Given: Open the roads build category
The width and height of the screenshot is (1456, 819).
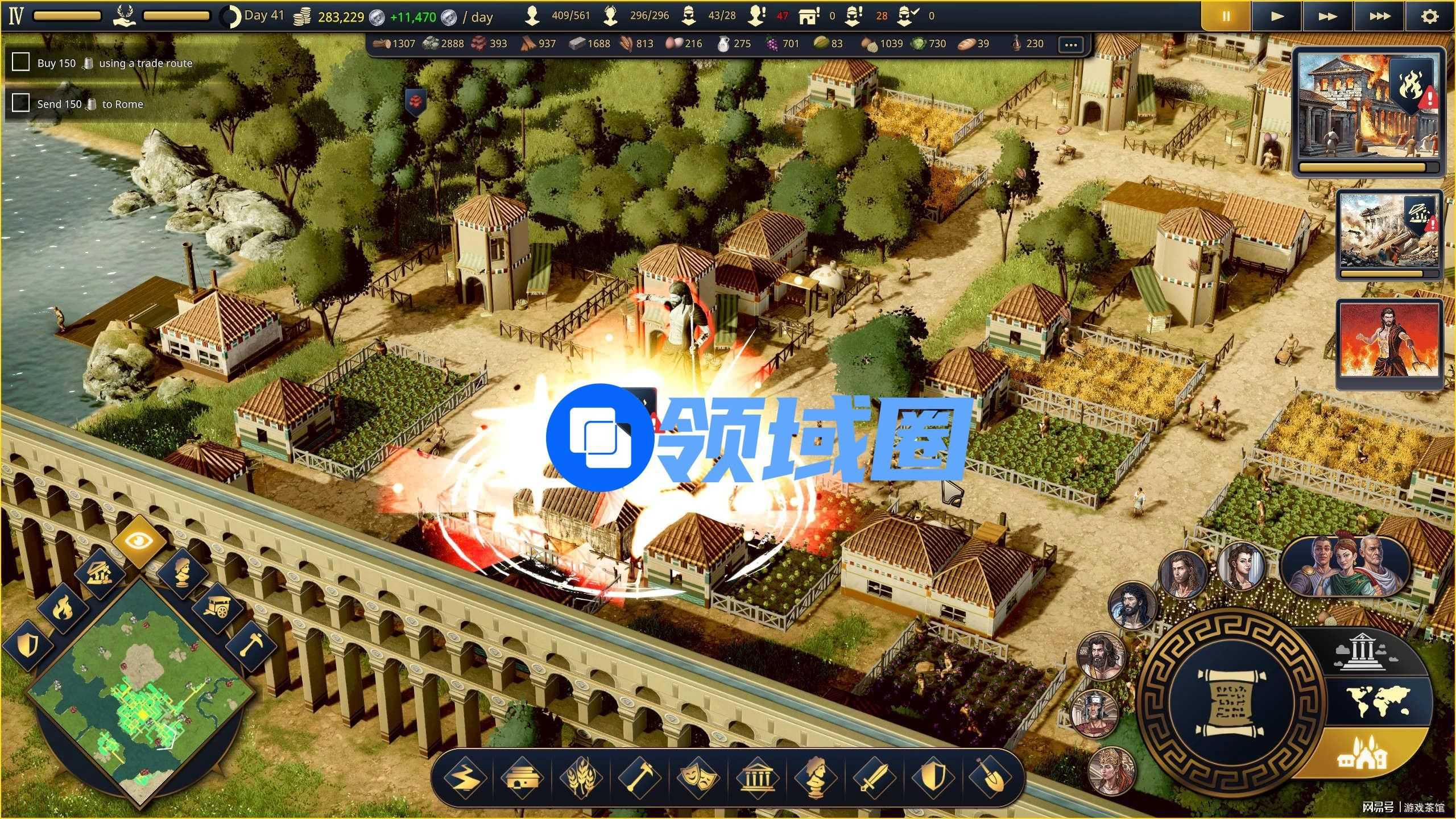Looking at the screenshot, I should tap(466, 777).
